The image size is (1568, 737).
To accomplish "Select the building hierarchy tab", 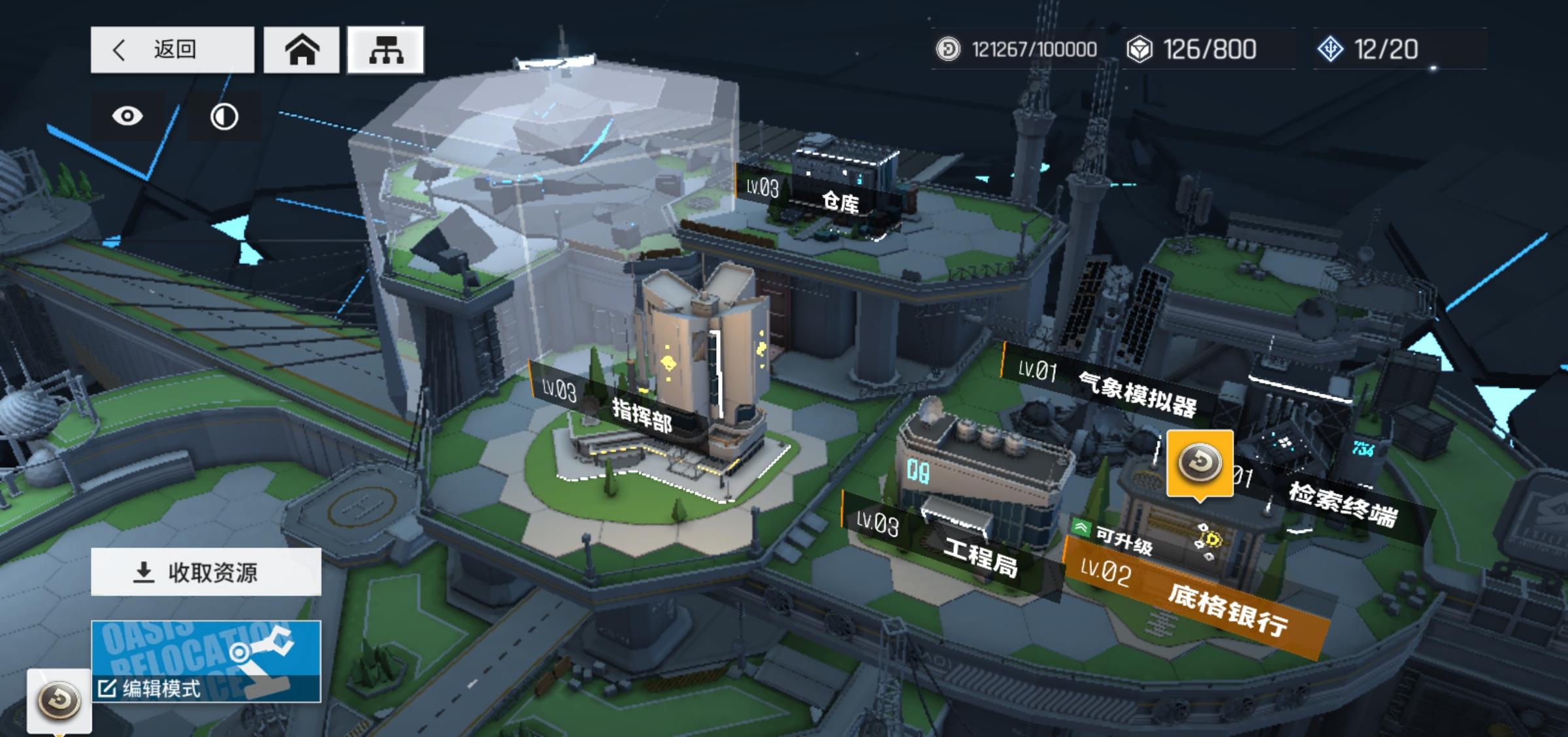I will pyautogui.click(x=385, y=50).
